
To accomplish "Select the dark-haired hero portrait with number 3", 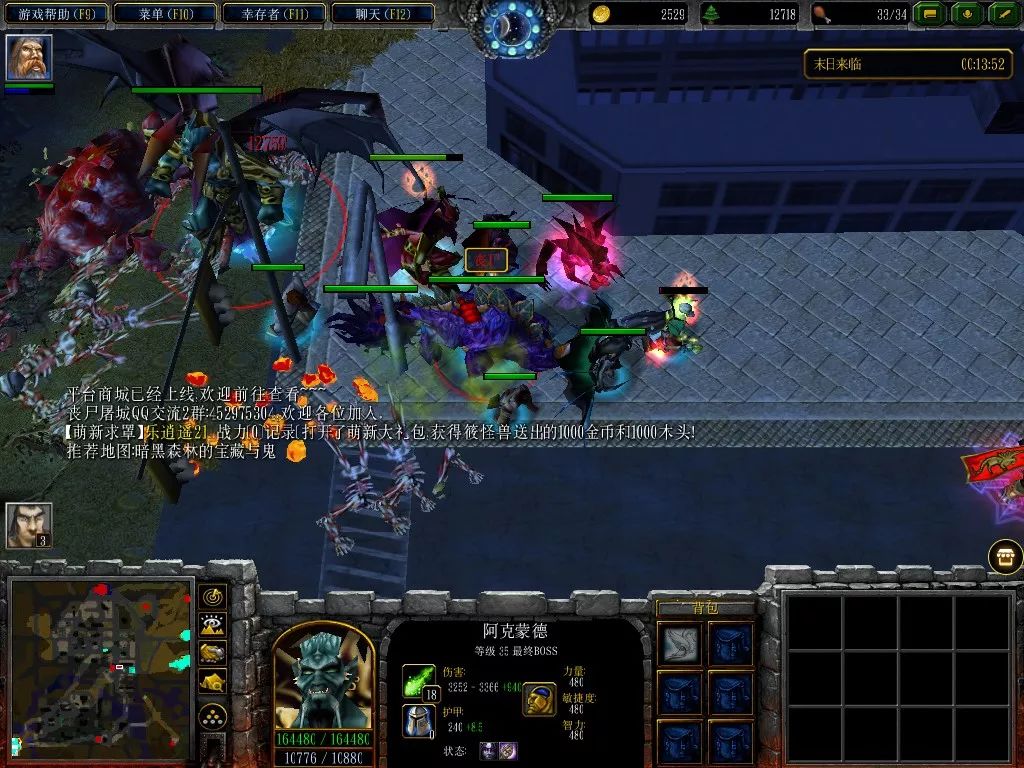I will [29, 525].
